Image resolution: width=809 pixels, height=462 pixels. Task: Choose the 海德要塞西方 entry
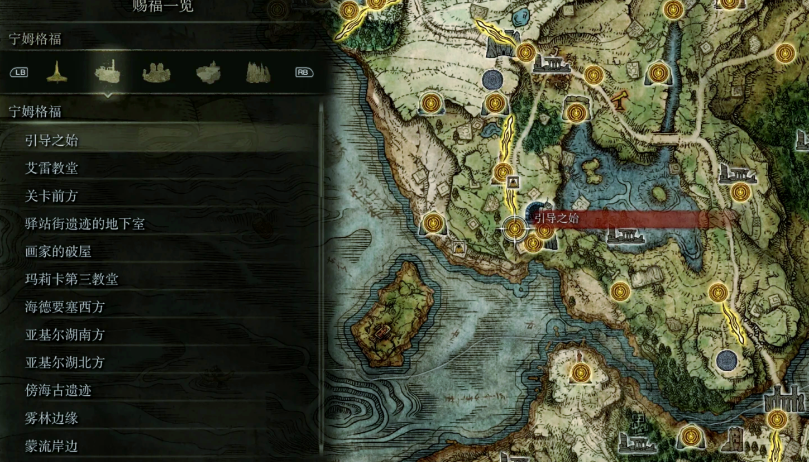point(65,307)
